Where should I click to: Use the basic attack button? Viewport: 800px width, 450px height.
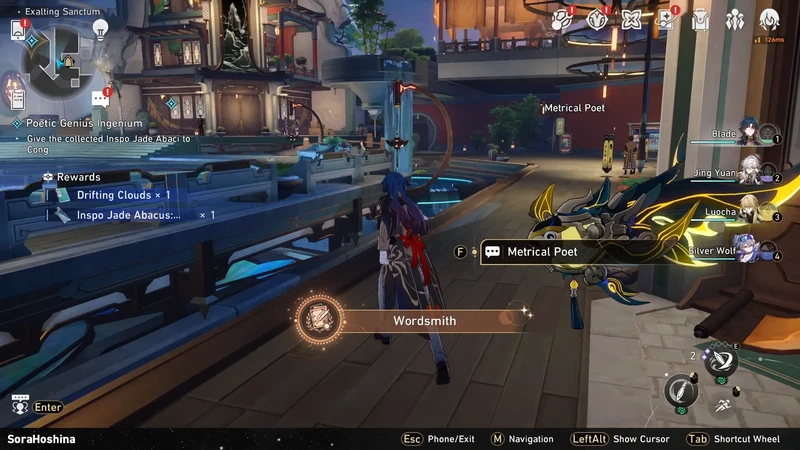pos(681,389)
